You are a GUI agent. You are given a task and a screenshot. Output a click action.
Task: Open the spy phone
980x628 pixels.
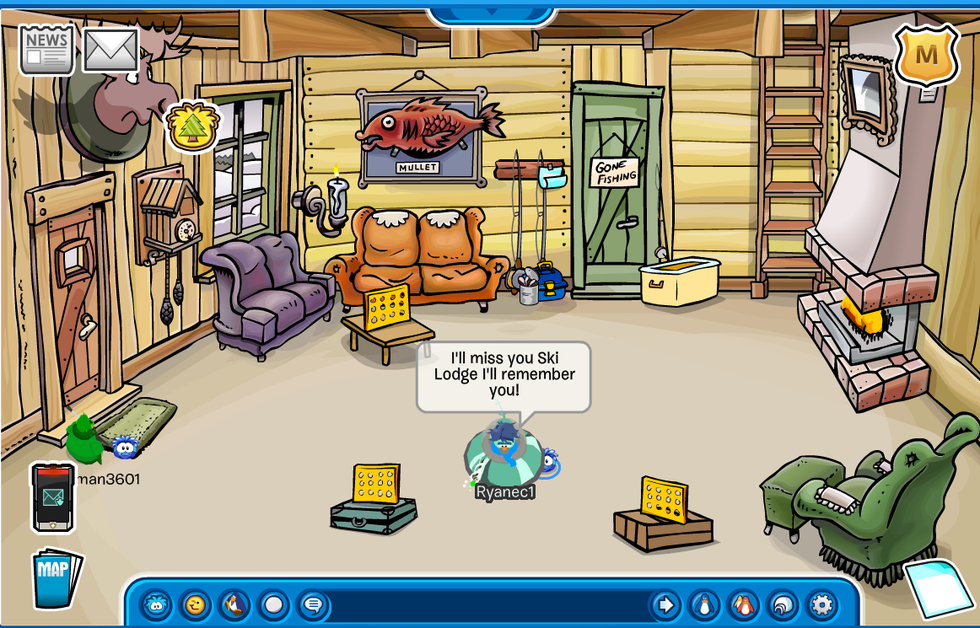coord(52,497)
